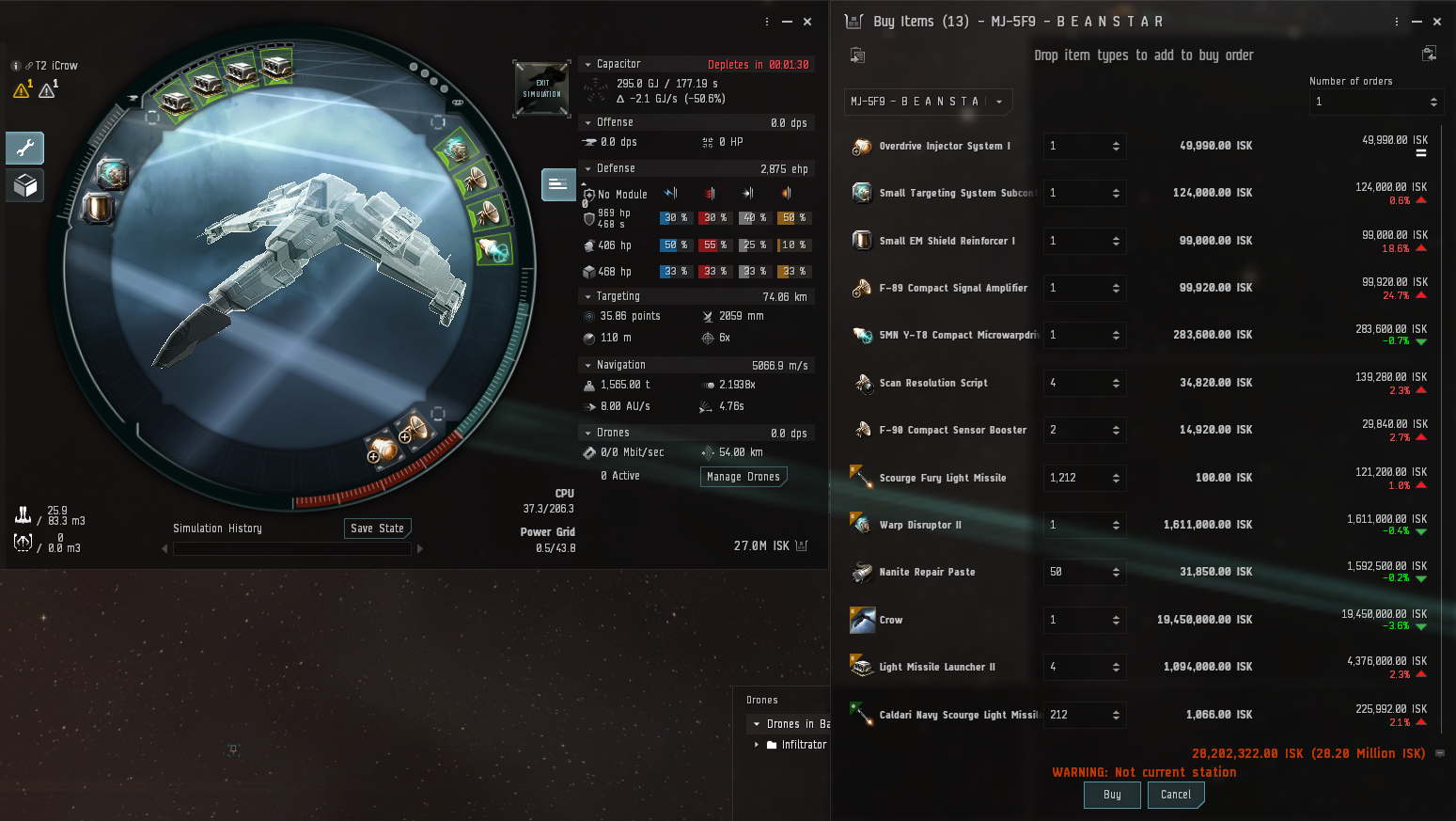Image resolution: width=1456 pixels, height=821 pixels.
Task: Close the Buy Items window
Action: point(1437,22)
